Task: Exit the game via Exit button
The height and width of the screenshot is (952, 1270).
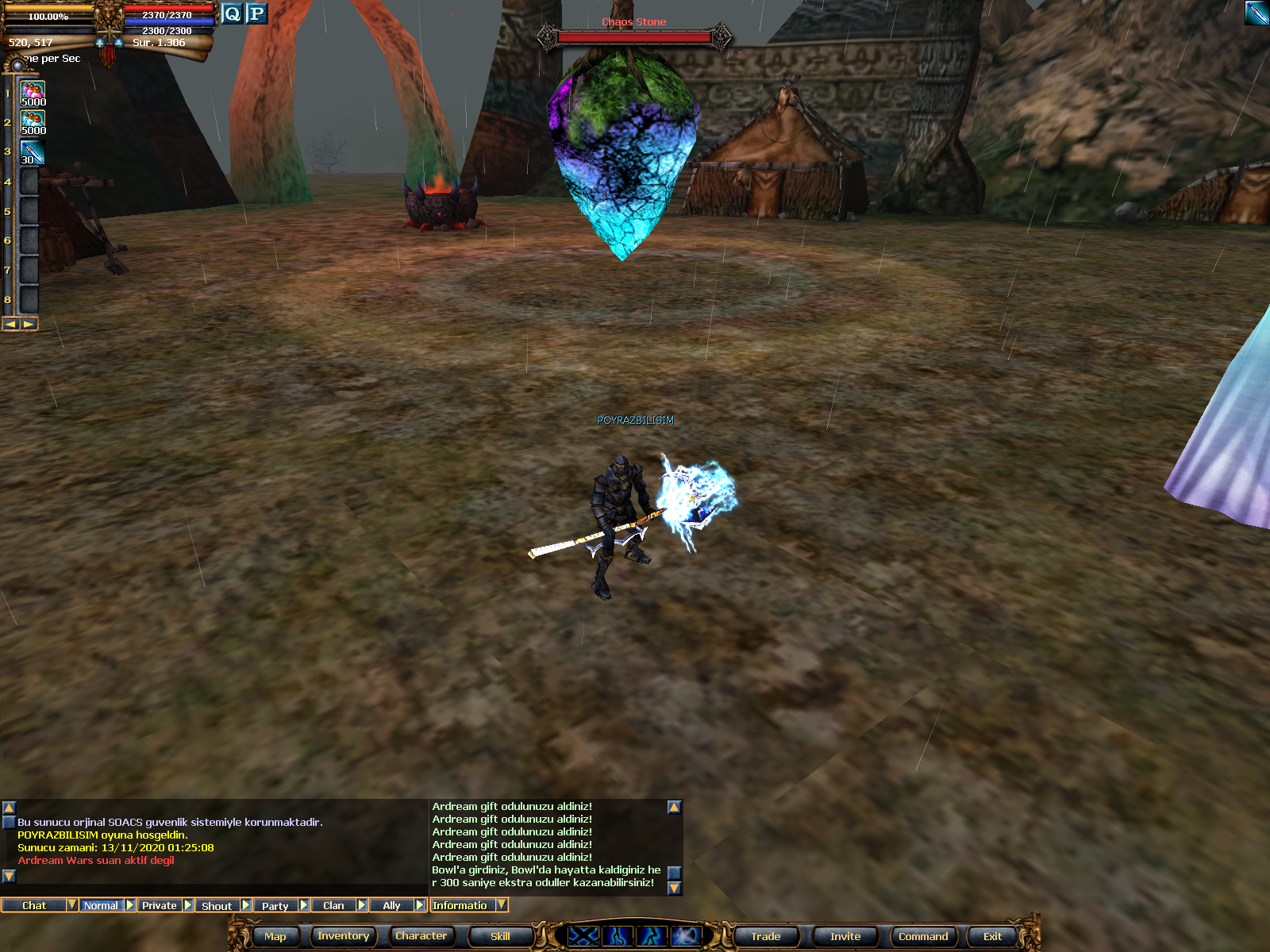Action: (x=992, y=936)
